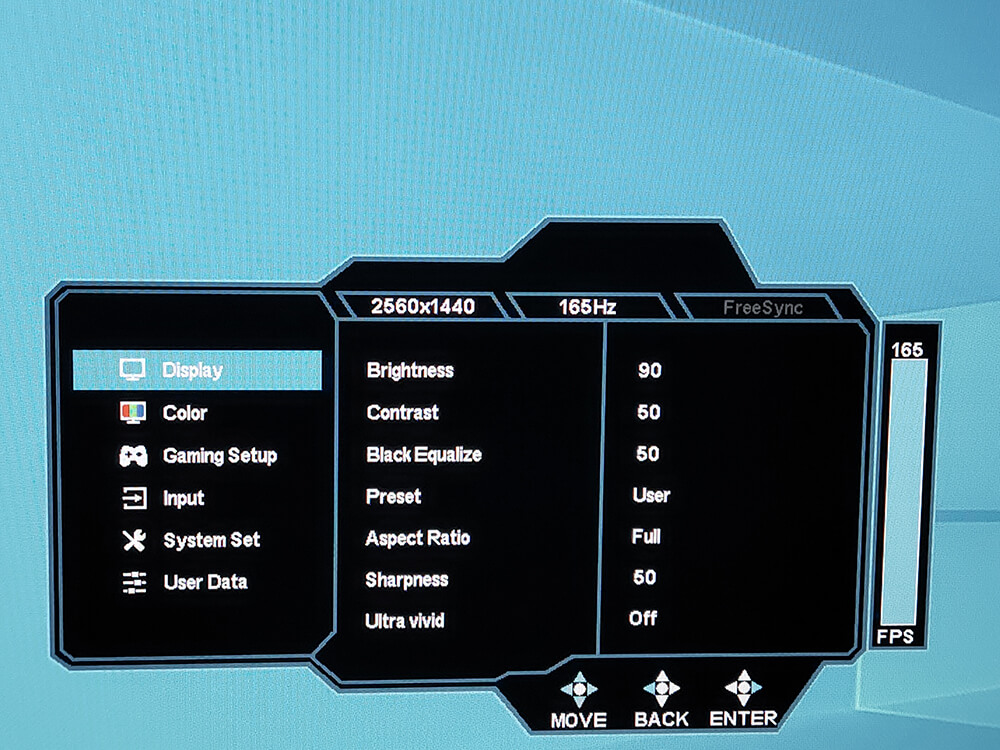
Task: Open the Preset setting
Action: click(394, 497)
